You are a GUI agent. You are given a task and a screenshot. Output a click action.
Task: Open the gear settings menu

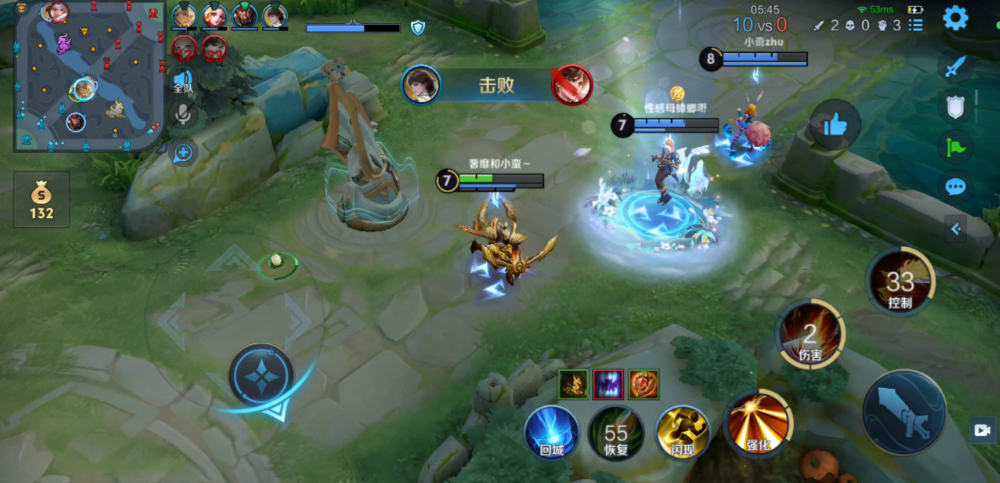pyautogui.click(x=955, y=18)
